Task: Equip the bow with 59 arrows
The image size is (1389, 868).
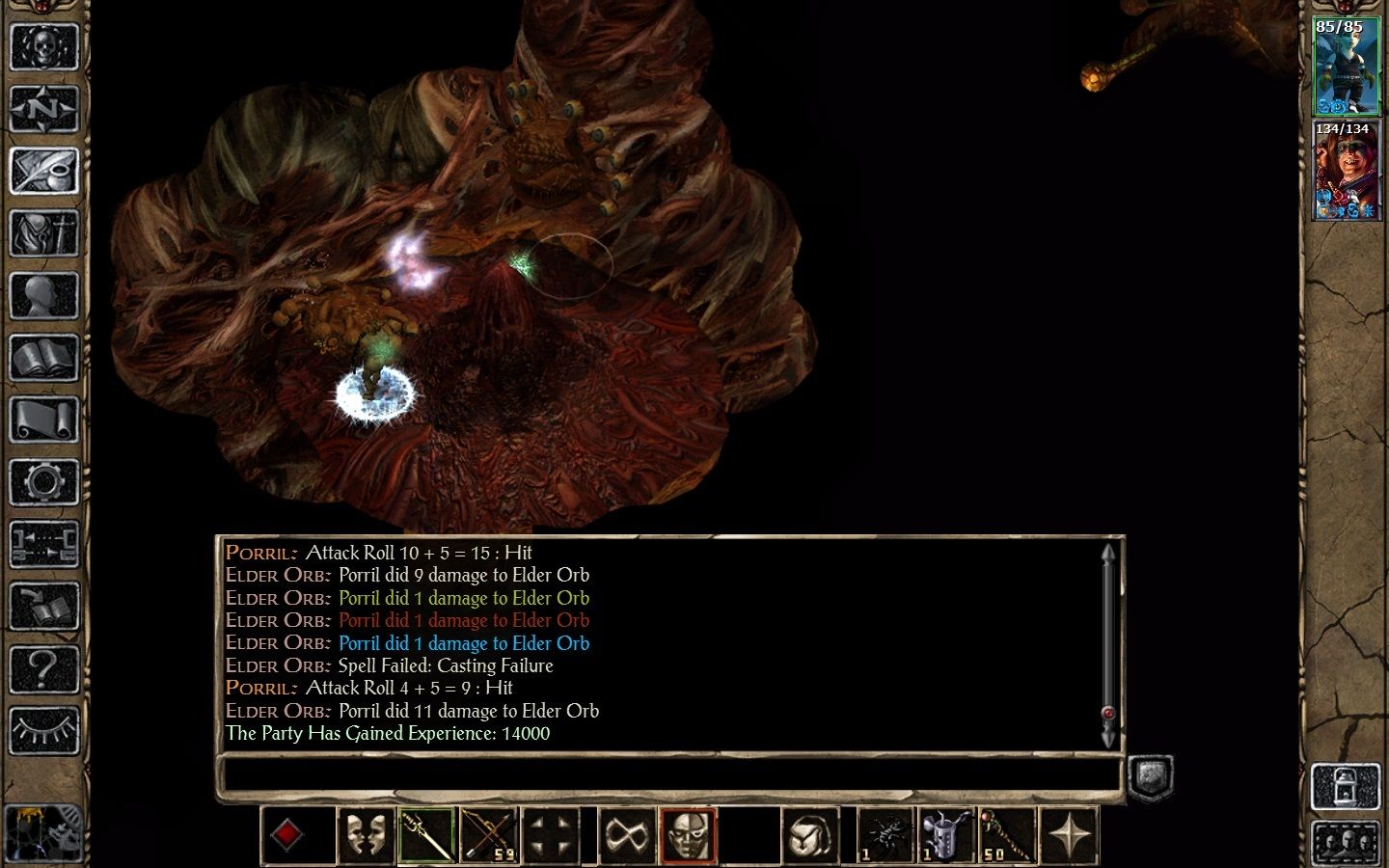Action: (x=489, y=835)
